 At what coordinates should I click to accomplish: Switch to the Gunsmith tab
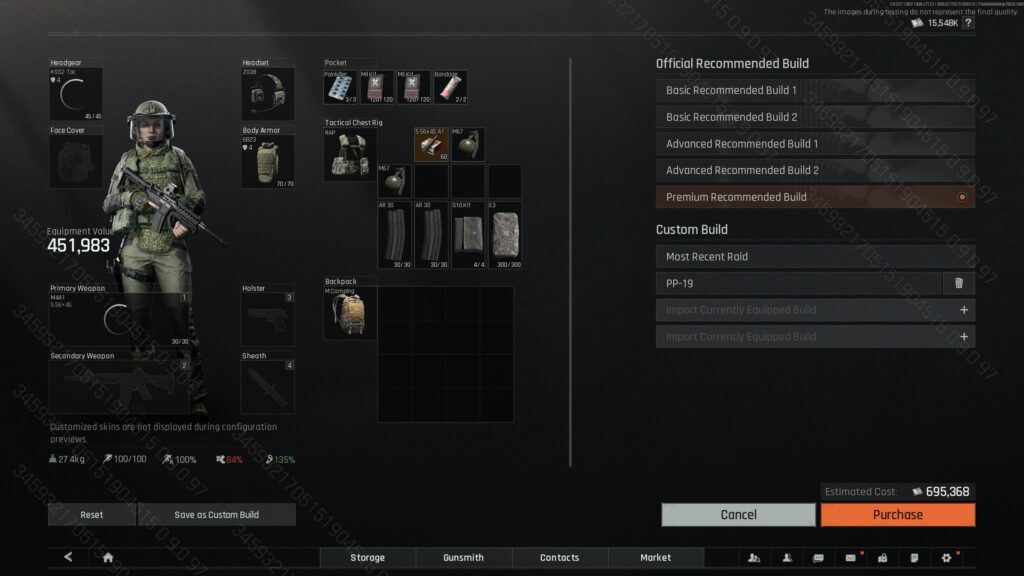[x=463, y=558]
